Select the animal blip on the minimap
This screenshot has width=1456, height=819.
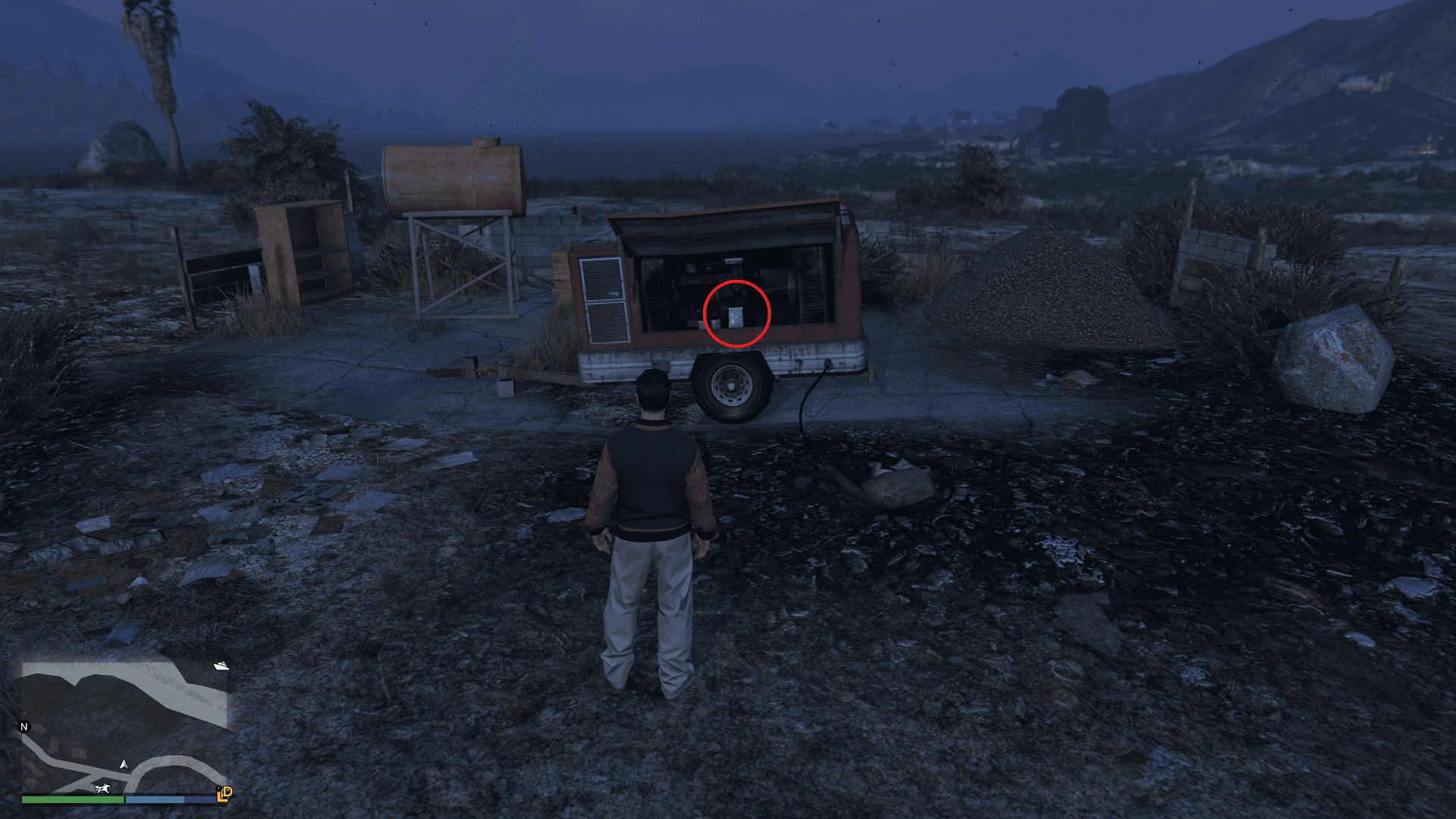pyautogui.click(x=102, y=789)
